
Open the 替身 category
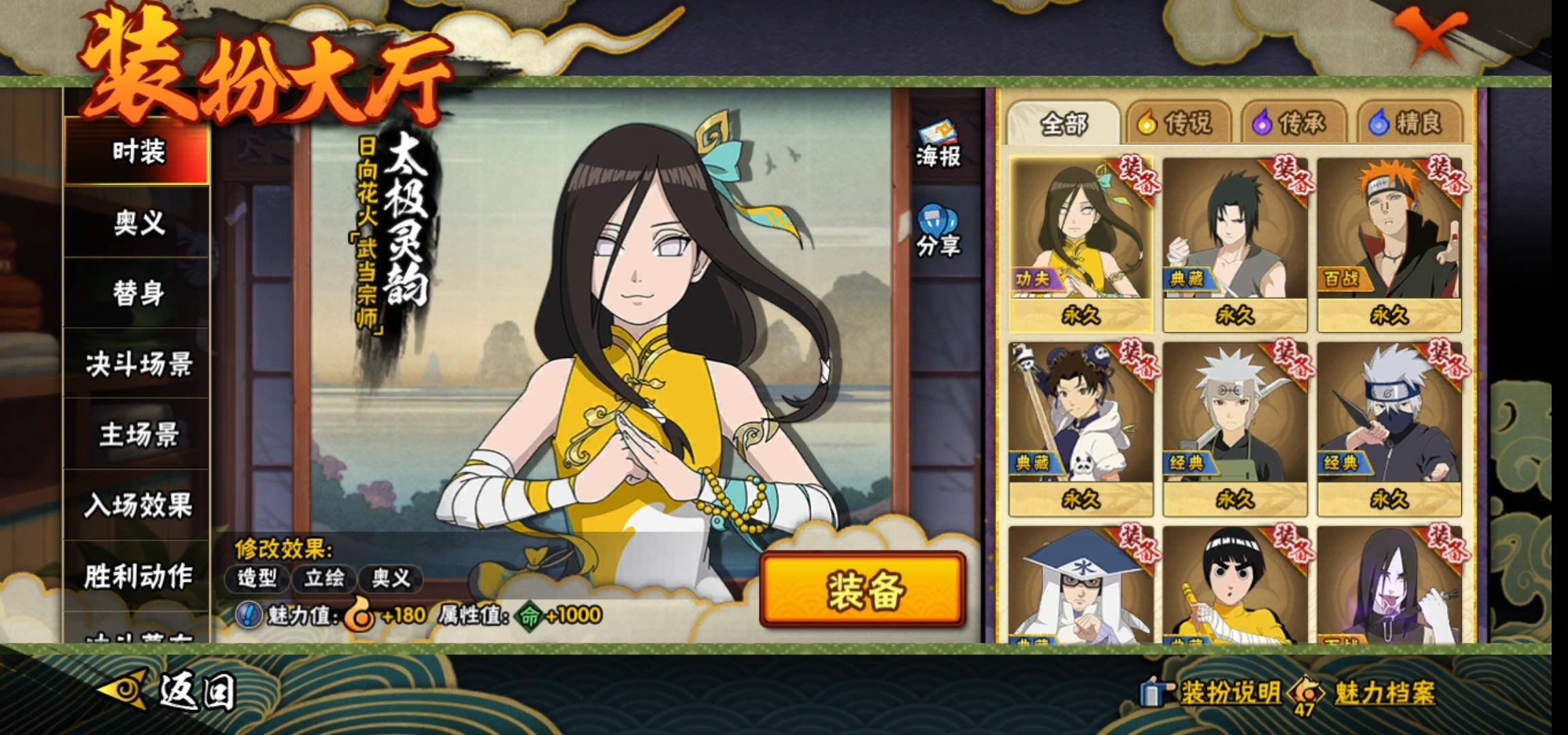(x=137, y=293)
